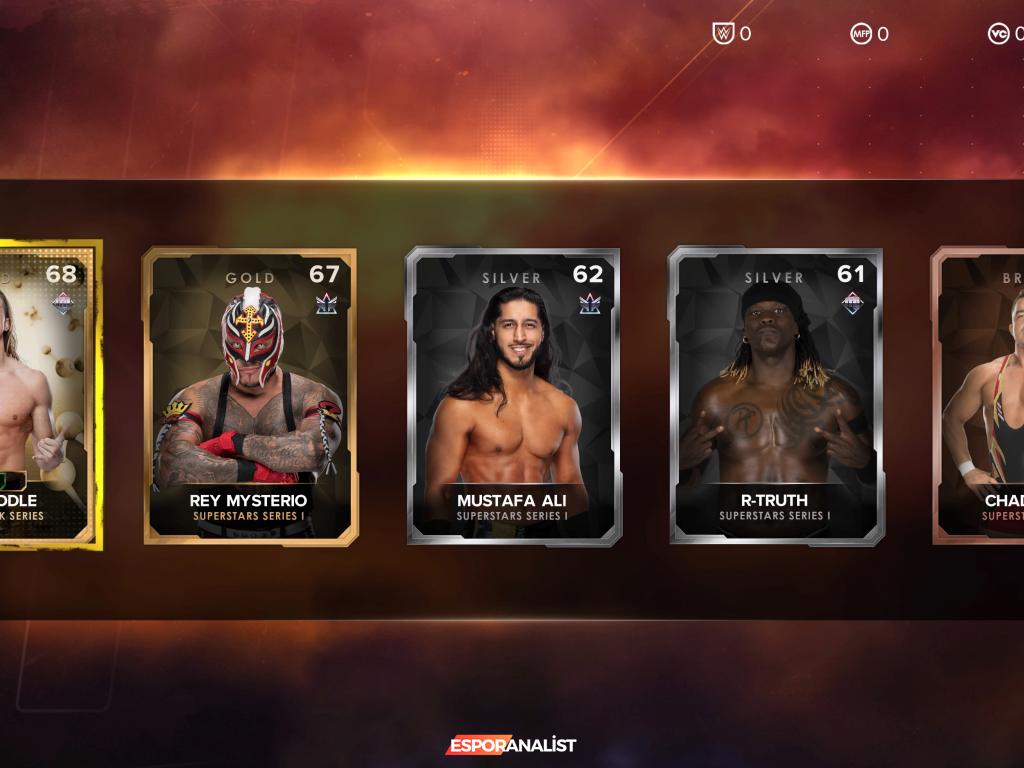Pick the R-Truth silver card
The height and width of the screenshot is (768, 1024).
[x=775, y=396]
